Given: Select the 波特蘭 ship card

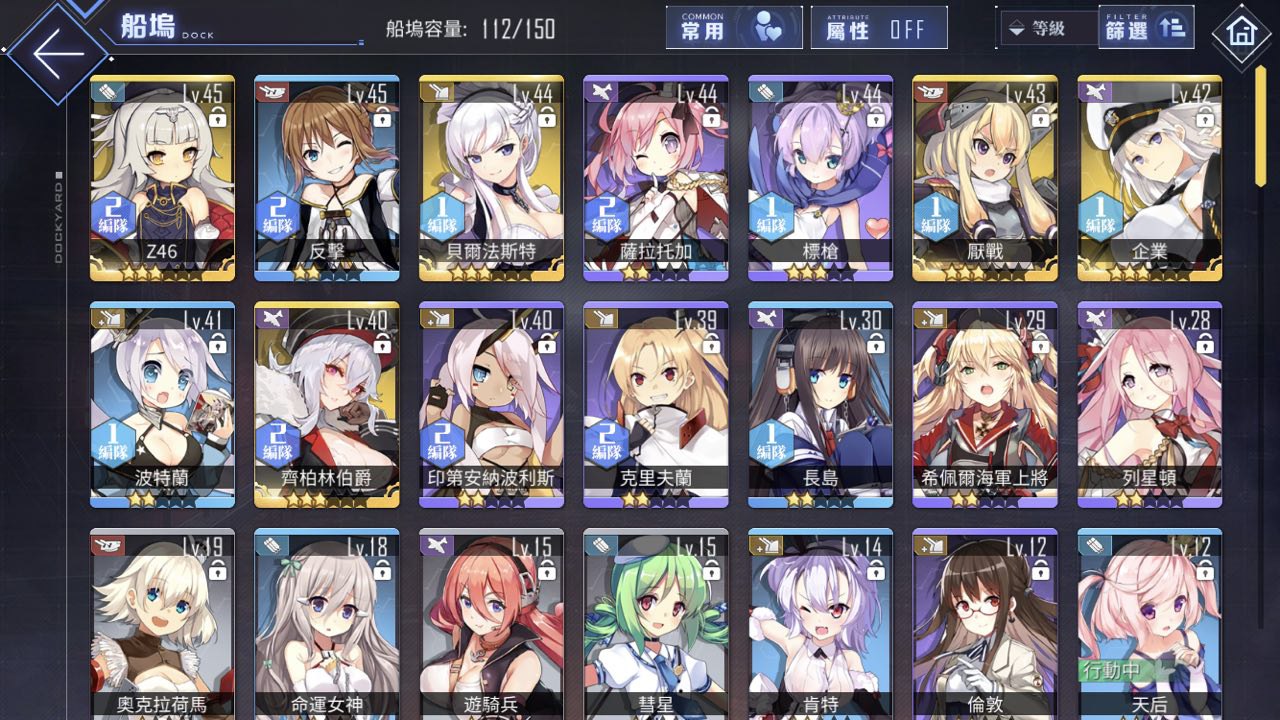Looking at the screenshot, I should [x=162, y=405].
